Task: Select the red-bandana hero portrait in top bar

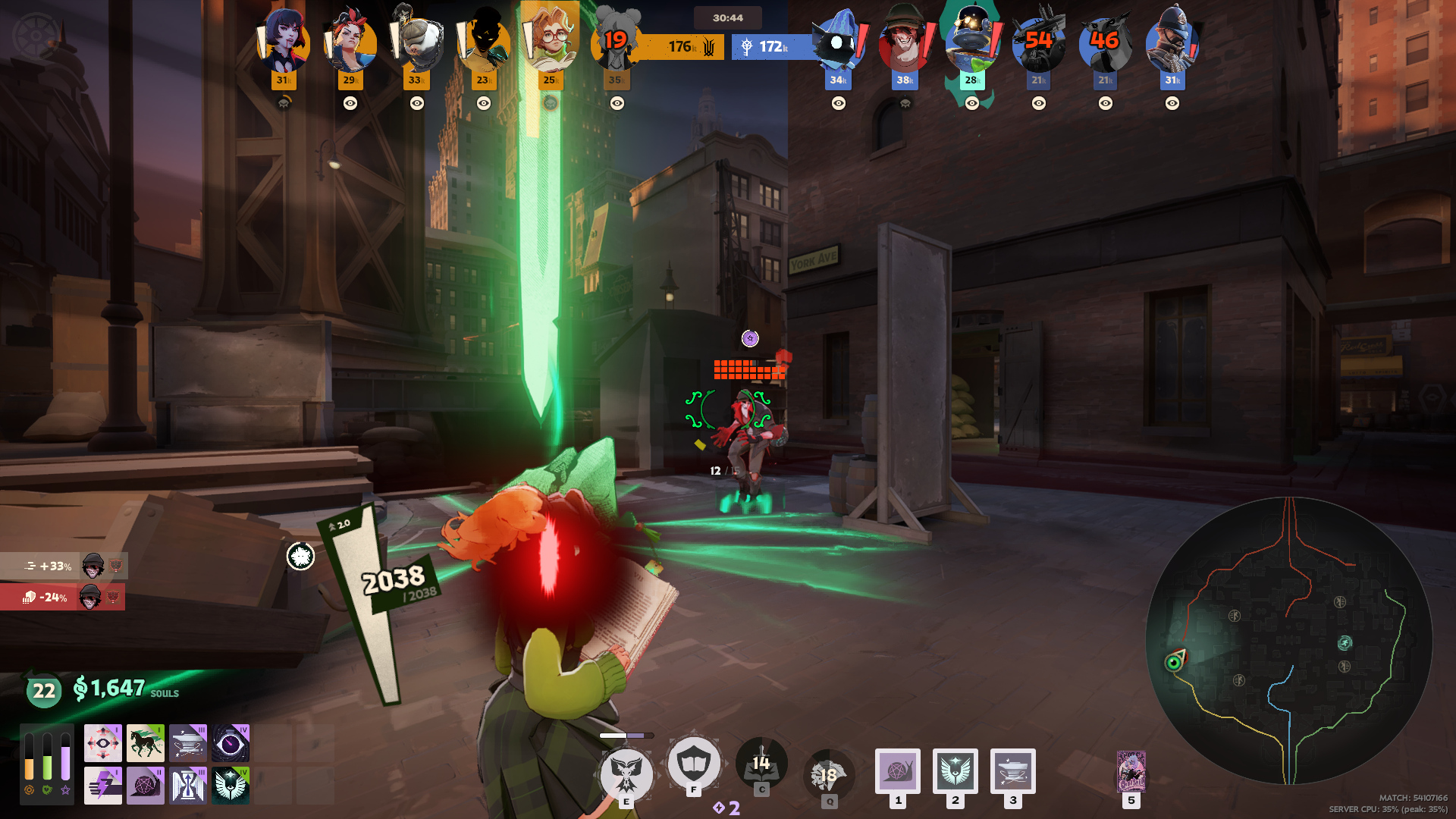Action: tap(350, 42)
